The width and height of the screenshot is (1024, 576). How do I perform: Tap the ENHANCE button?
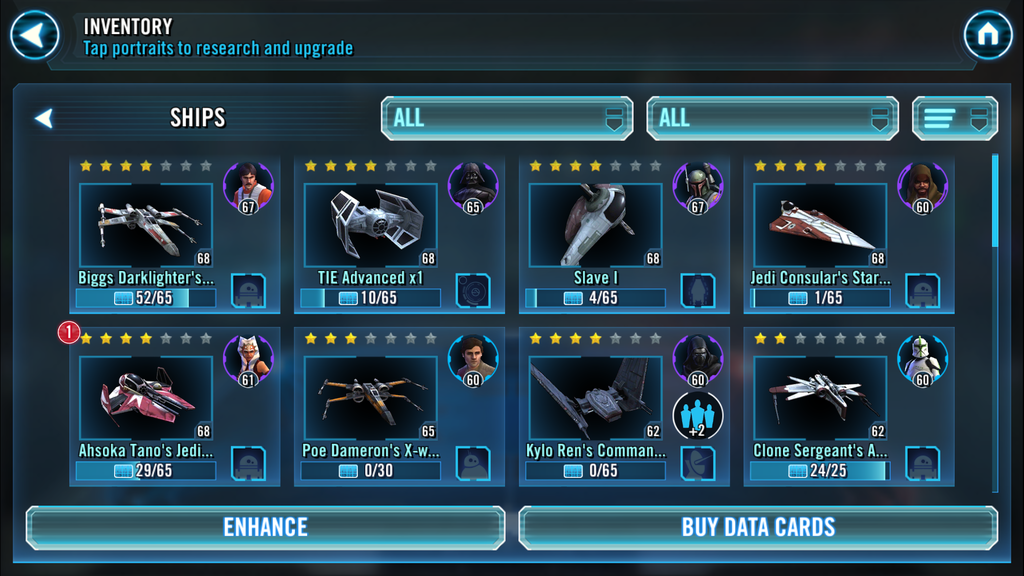tap(265, 527)
